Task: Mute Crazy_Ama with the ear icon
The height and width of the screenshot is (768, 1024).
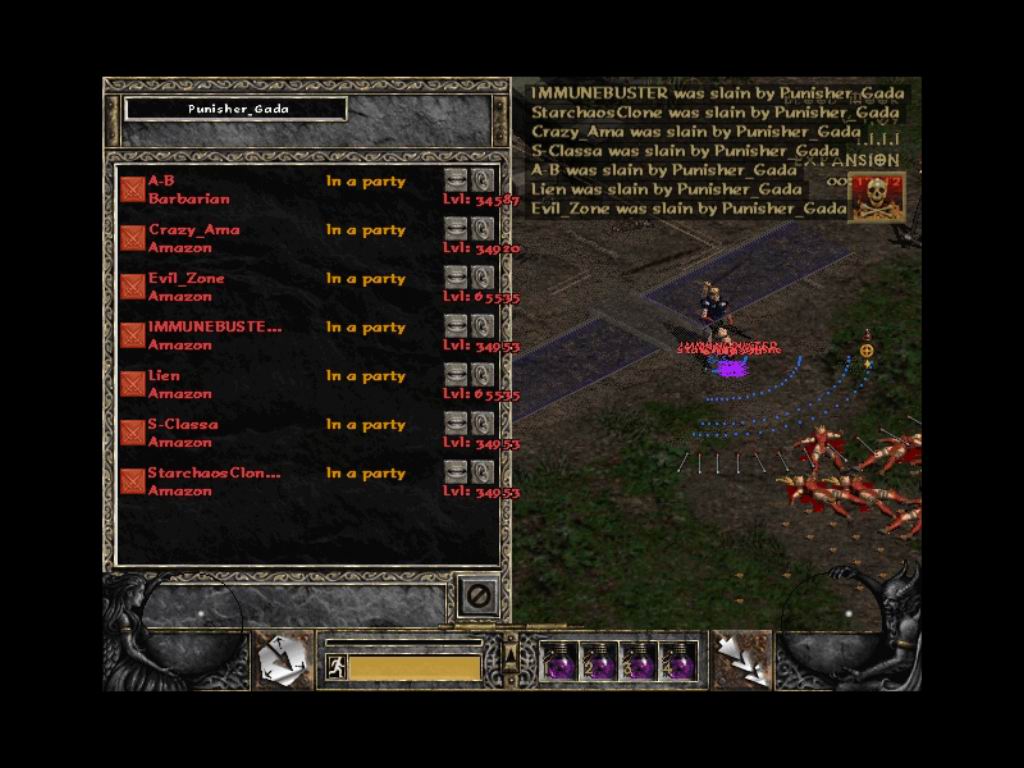Action: [483, 229]
